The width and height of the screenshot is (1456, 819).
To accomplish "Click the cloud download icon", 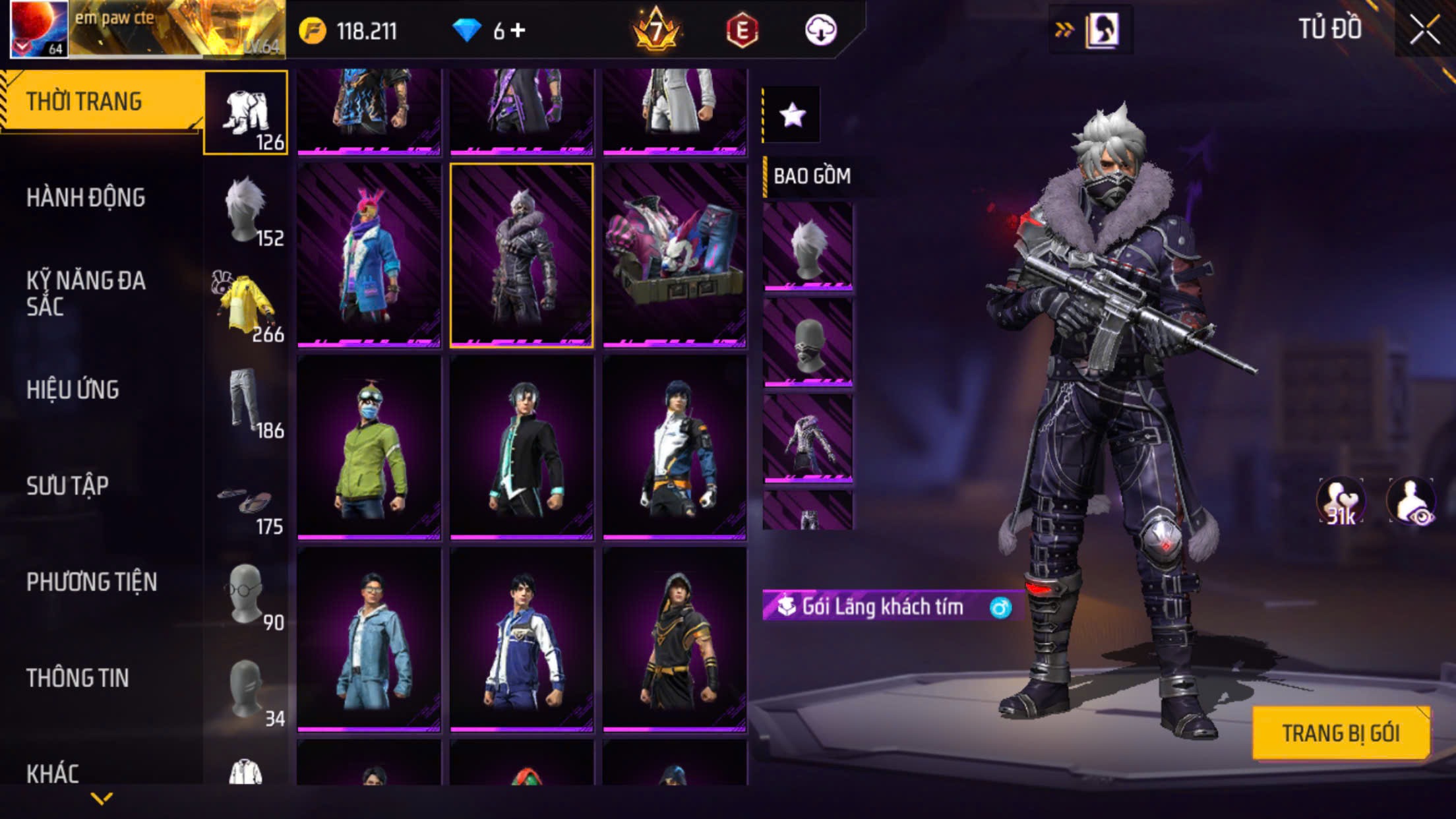I will point(820,30).
